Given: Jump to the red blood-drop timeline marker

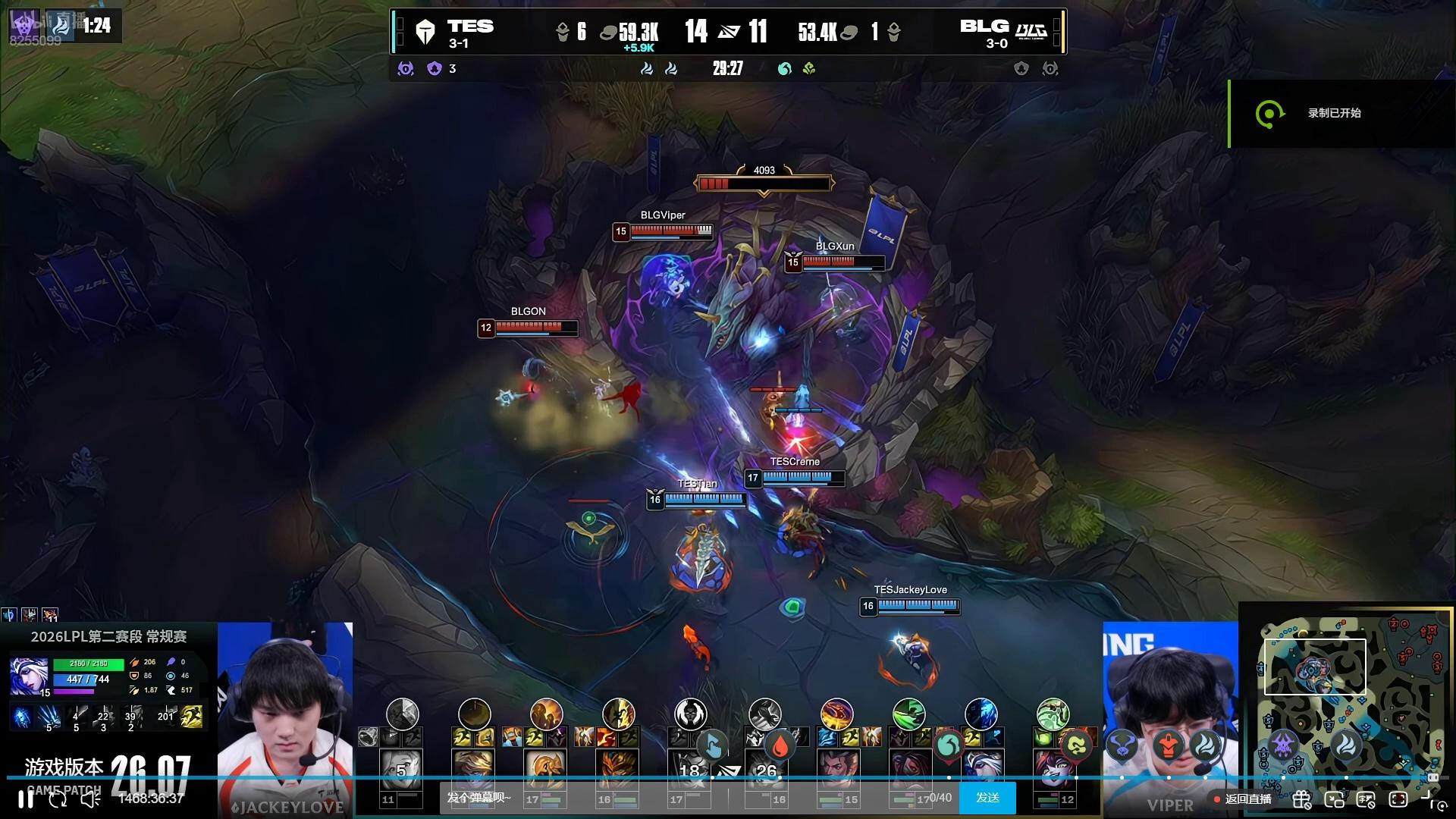Looking at the screenshot, I should pyautogui.click(x=780, y=746).
